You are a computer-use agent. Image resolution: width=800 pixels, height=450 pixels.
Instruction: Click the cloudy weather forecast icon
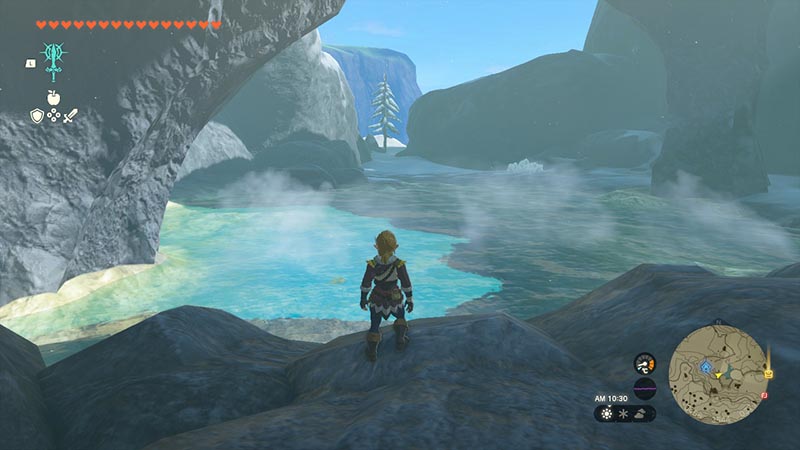pos(640,413)
